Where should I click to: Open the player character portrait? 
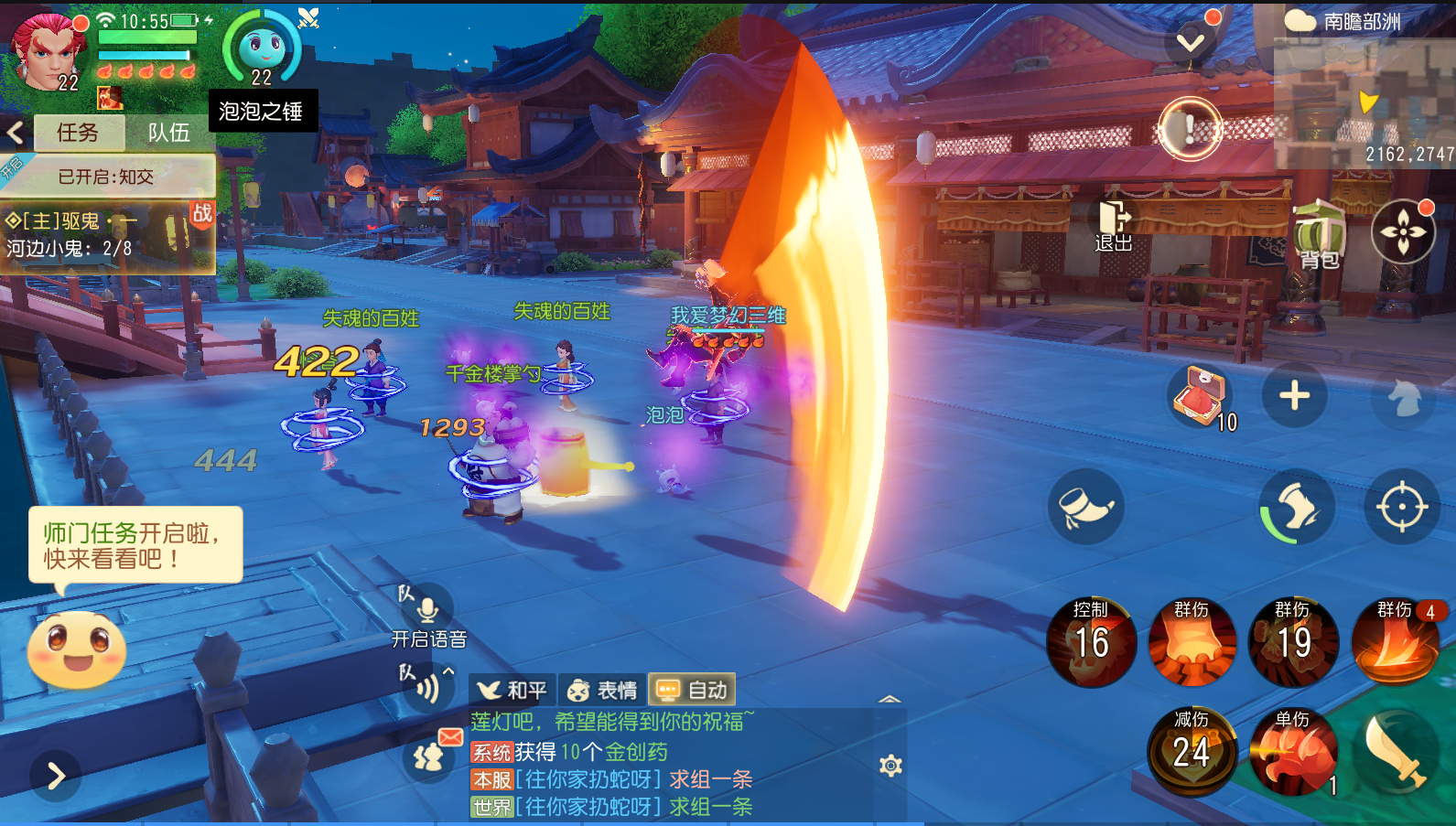(x=46, y=52)
